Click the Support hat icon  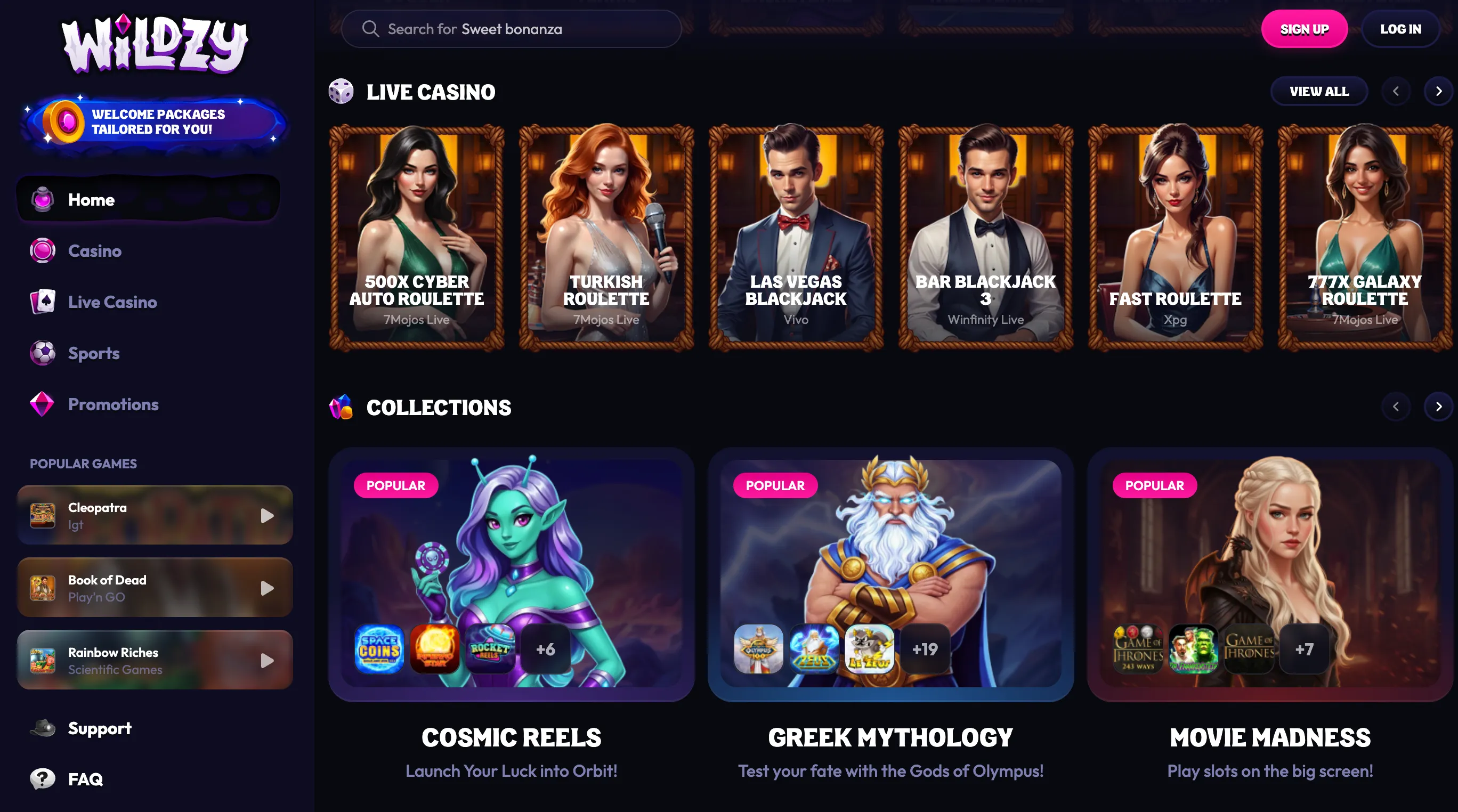coord(42,728)
